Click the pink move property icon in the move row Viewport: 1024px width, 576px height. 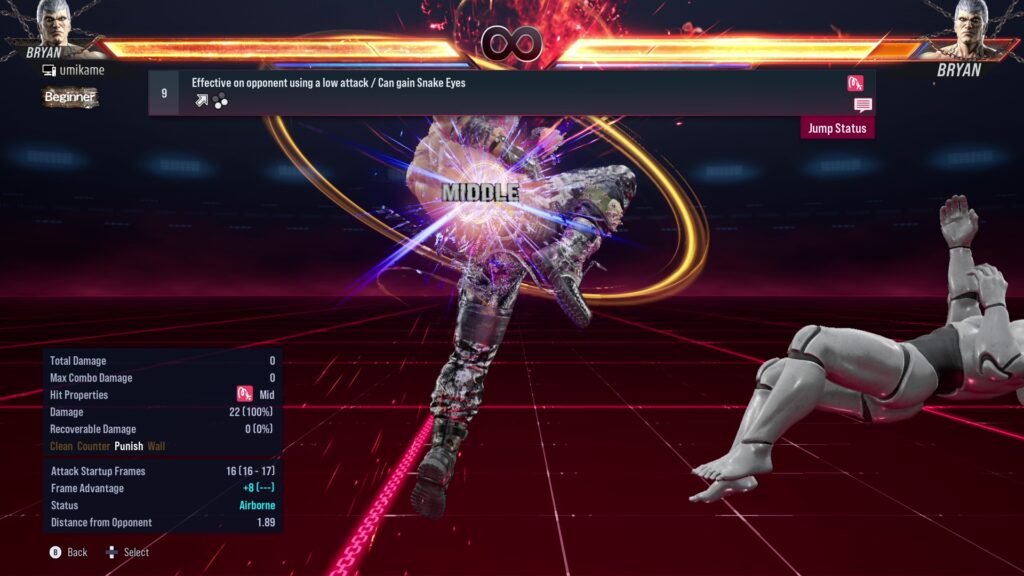855,83
